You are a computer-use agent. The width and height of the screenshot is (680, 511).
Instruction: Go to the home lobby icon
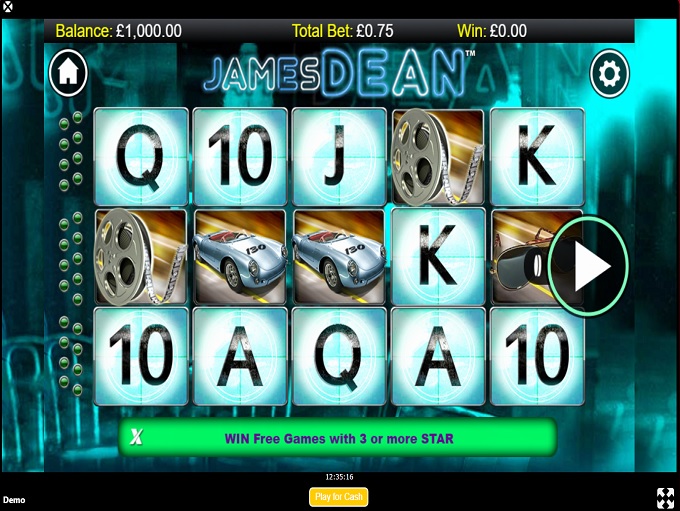[x=69, y=72]
